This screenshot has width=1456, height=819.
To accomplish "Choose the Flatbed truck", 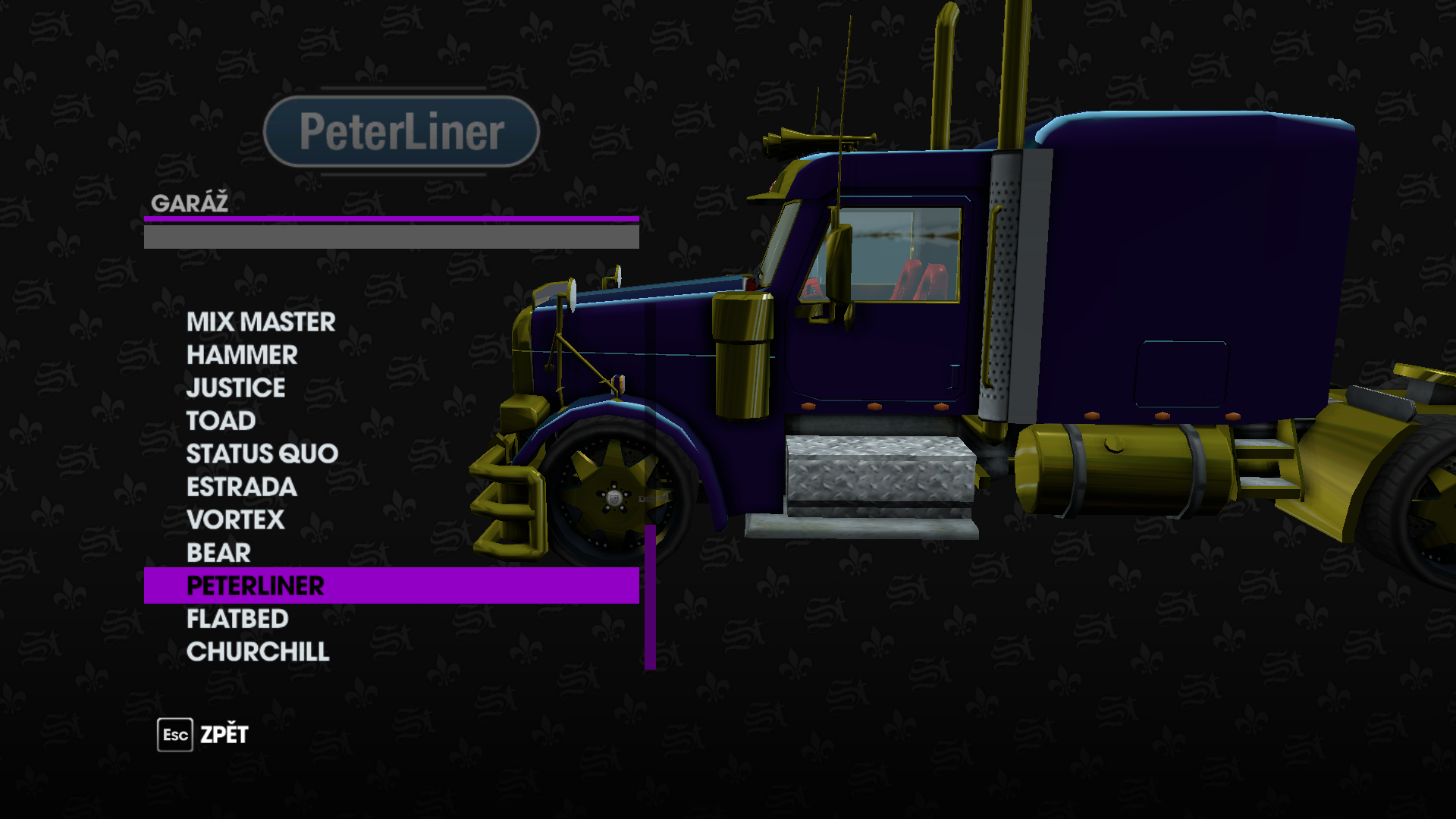I will coord(237,619).
